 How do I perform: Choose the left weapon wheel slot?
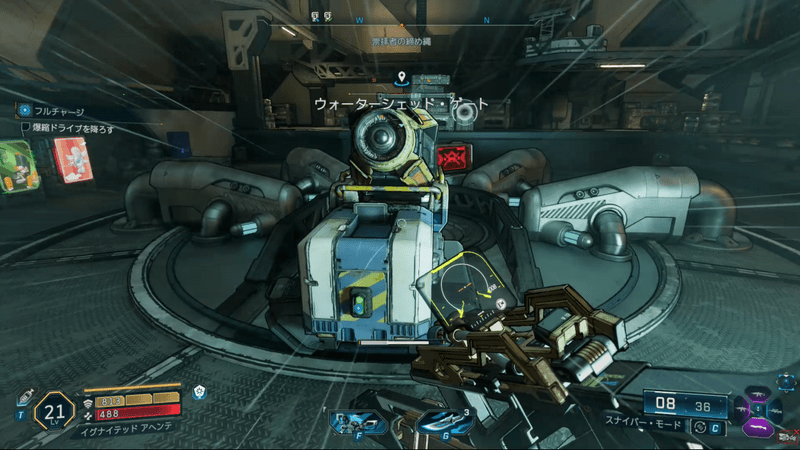click(741, 408)
